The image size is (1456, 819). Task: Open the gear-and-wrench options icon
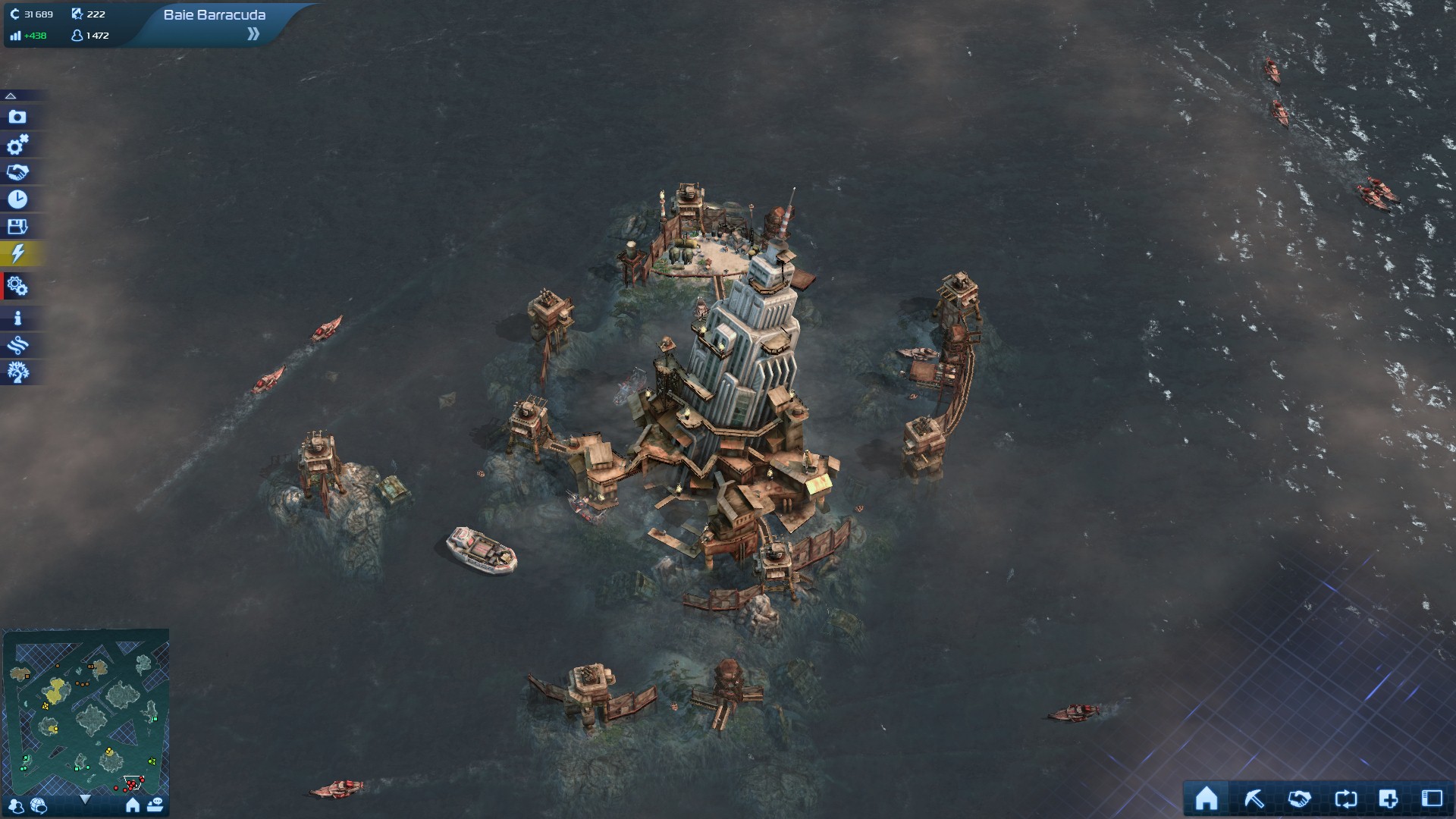coord(17,144)
